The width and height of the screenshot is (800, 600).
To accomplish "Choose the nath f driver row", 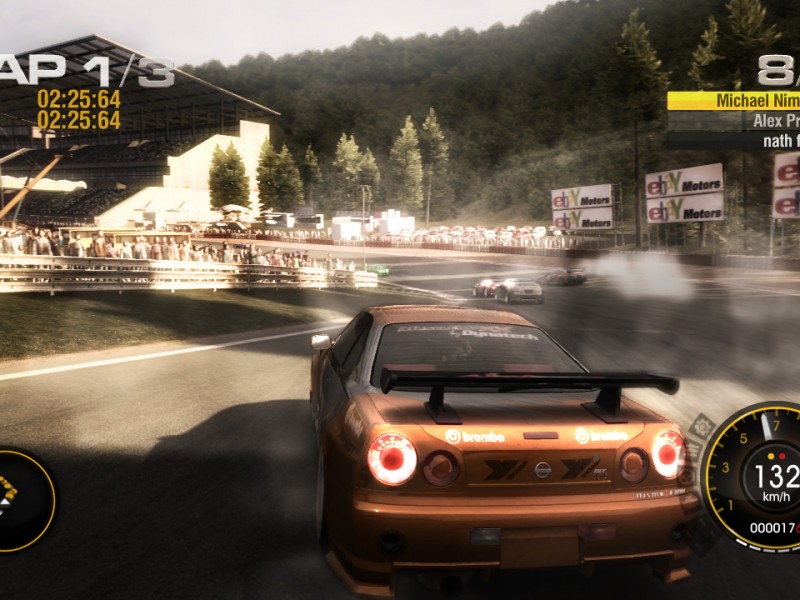I will 734,141.
